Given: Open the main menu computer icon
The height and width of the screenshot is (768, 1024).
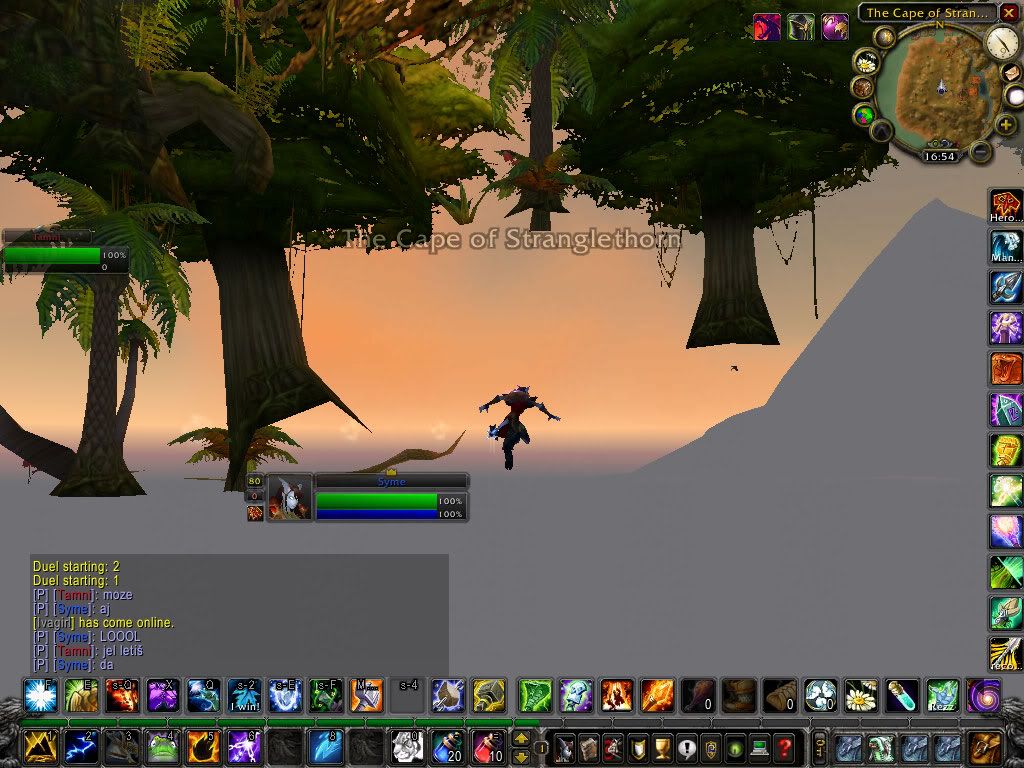Looking at the screenshot, I should [761, 747].
